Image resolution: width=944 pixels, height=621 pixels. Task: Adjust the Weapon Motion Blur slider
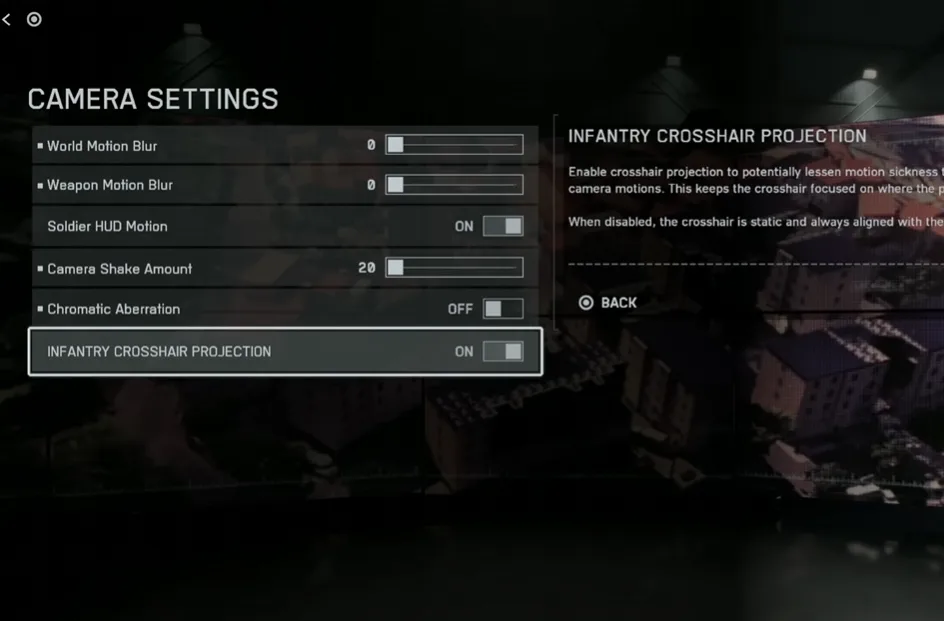[454, 185]
